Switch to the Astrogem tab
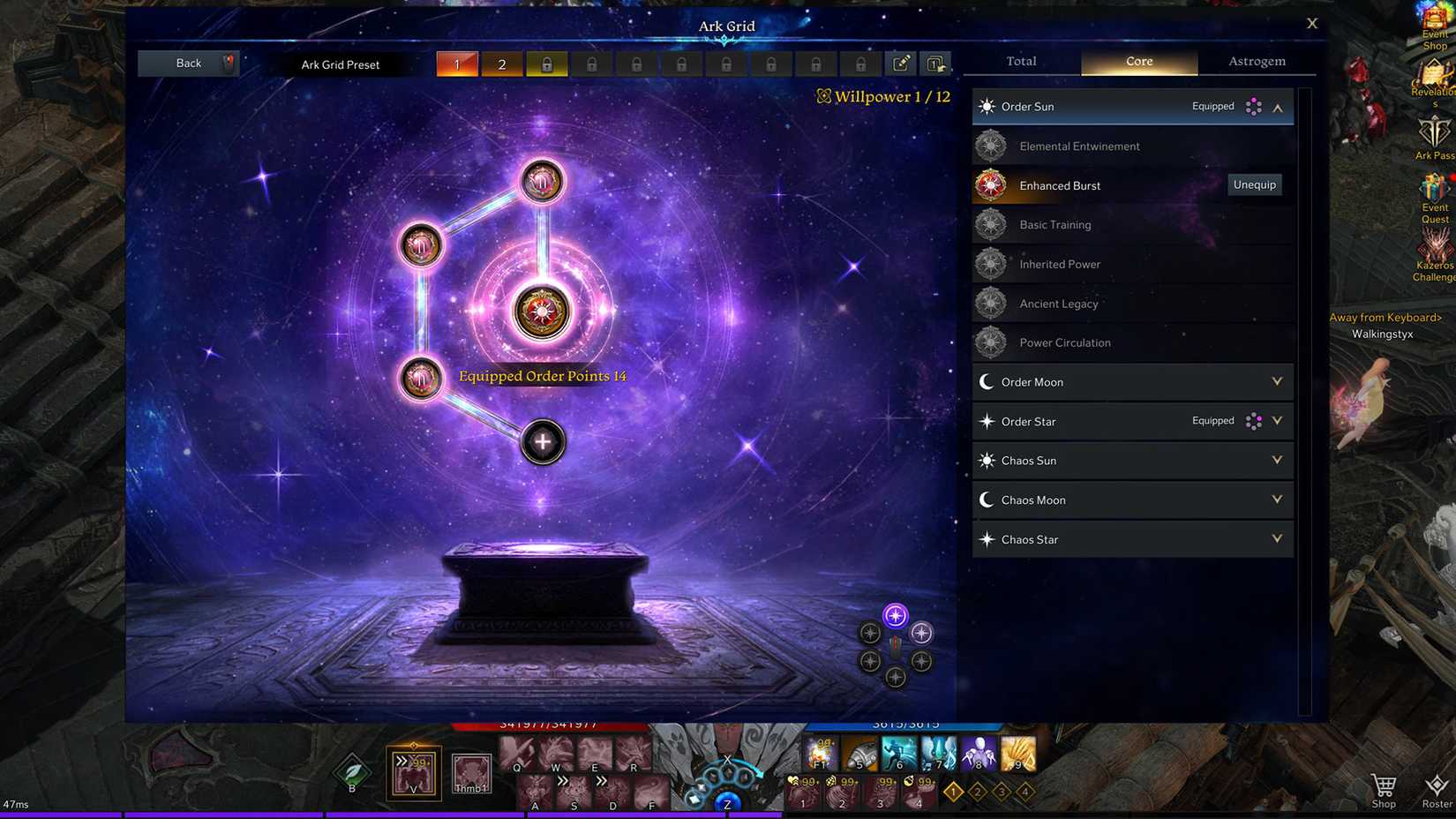This screenshot has height=819, width=1456. (1257, 62)
